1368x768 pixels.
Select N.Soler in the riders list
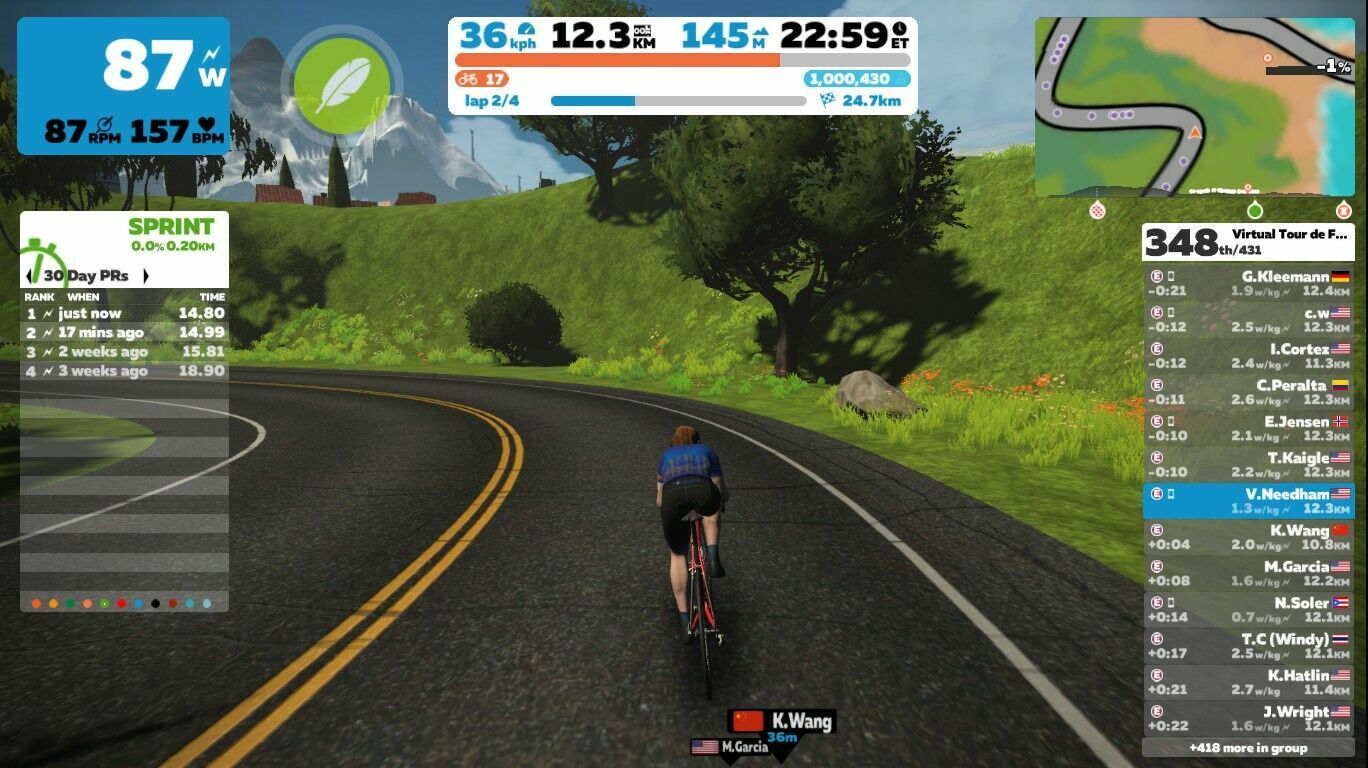(x=1248, y=610)
